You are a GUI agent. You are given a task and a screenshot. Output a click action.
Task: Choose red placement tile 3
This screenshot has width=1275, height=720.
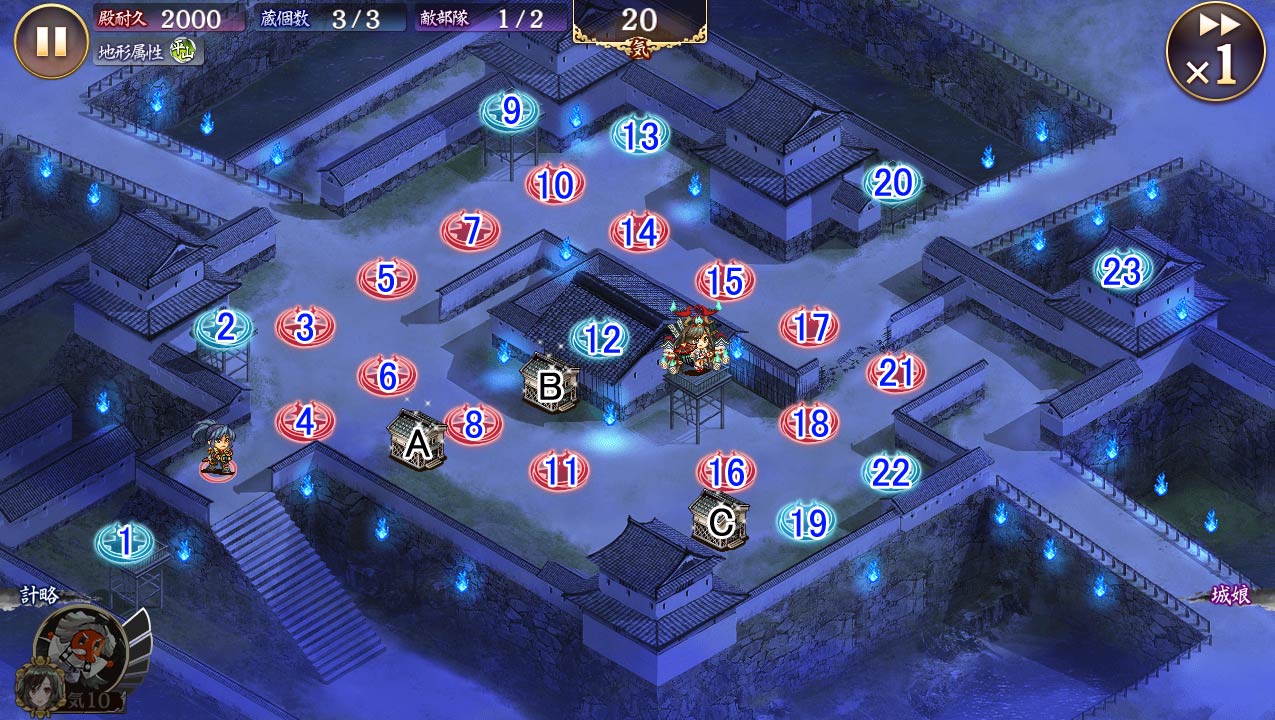tap(305, 327)
